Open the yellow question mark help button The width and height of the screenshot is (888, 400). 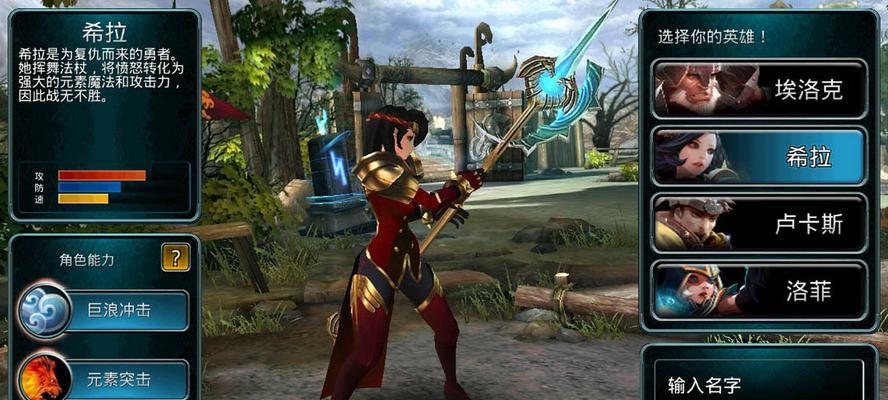click(176, 258)
